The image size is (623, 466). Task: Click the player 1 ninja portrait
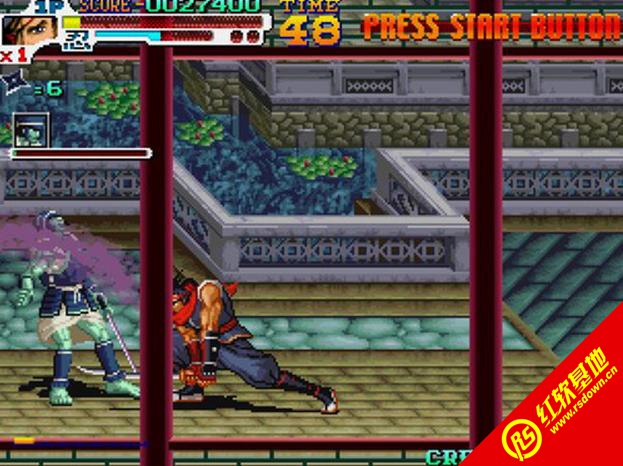pyautogui.click(x=28, y=26)
